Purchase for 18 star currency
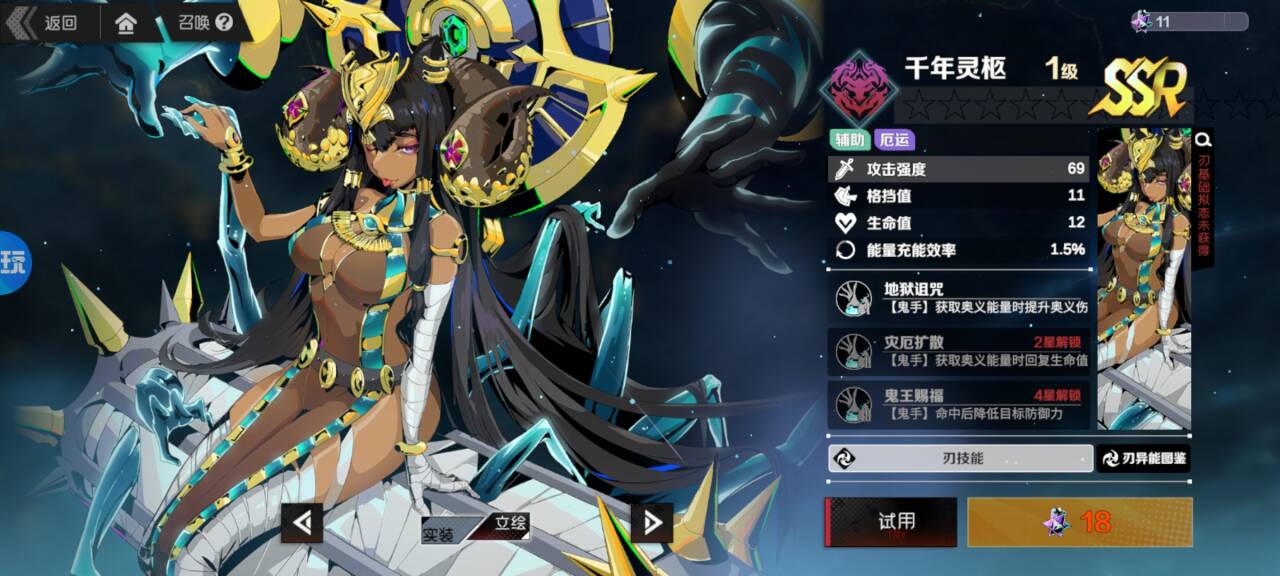Viewport: 1280px width, 576px height. pos(1080,522)
